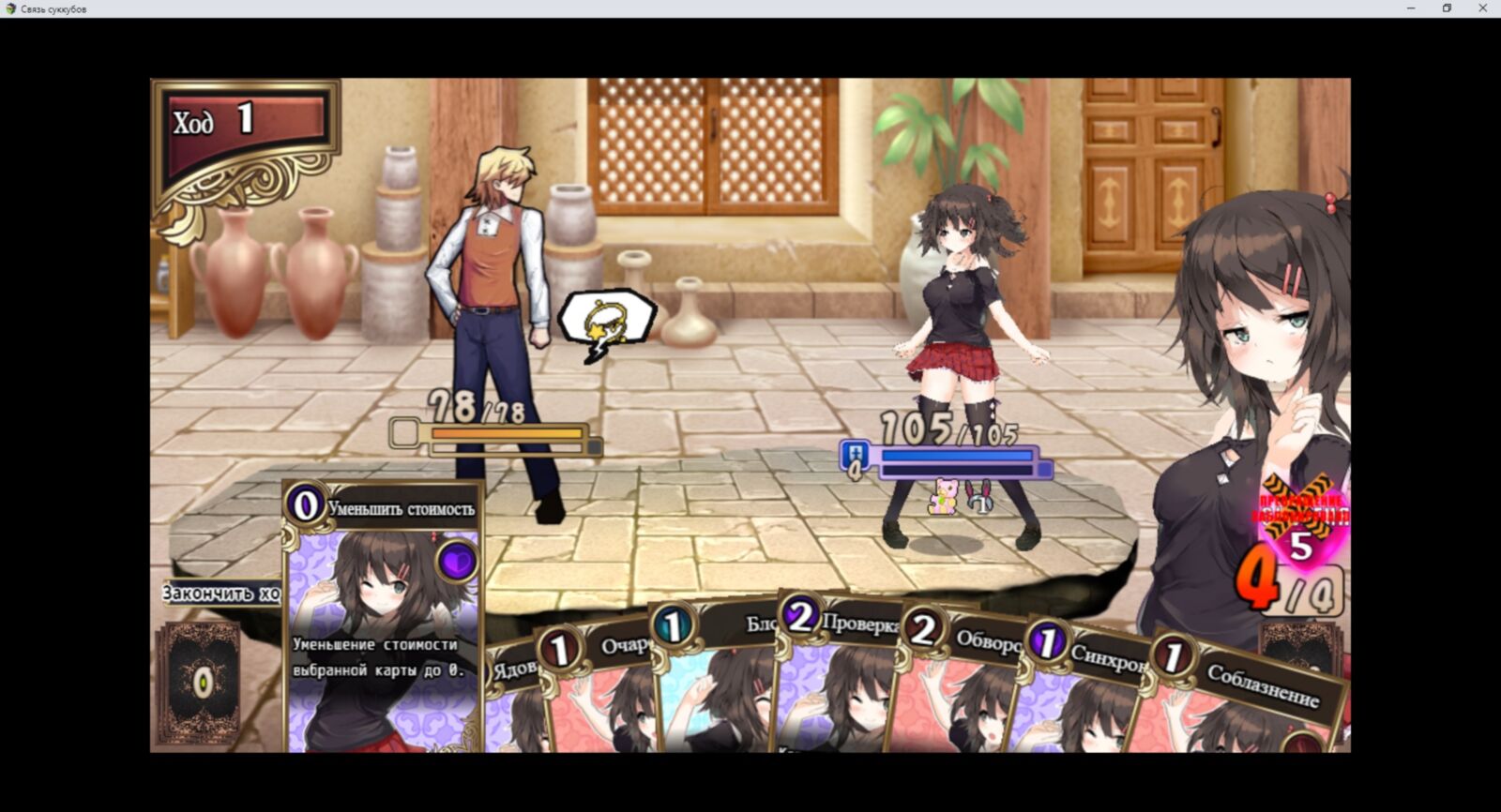Screen dimensions: 1501x812
Task: Open the draw pile deck showing 0
Action: tap(200, 683)
